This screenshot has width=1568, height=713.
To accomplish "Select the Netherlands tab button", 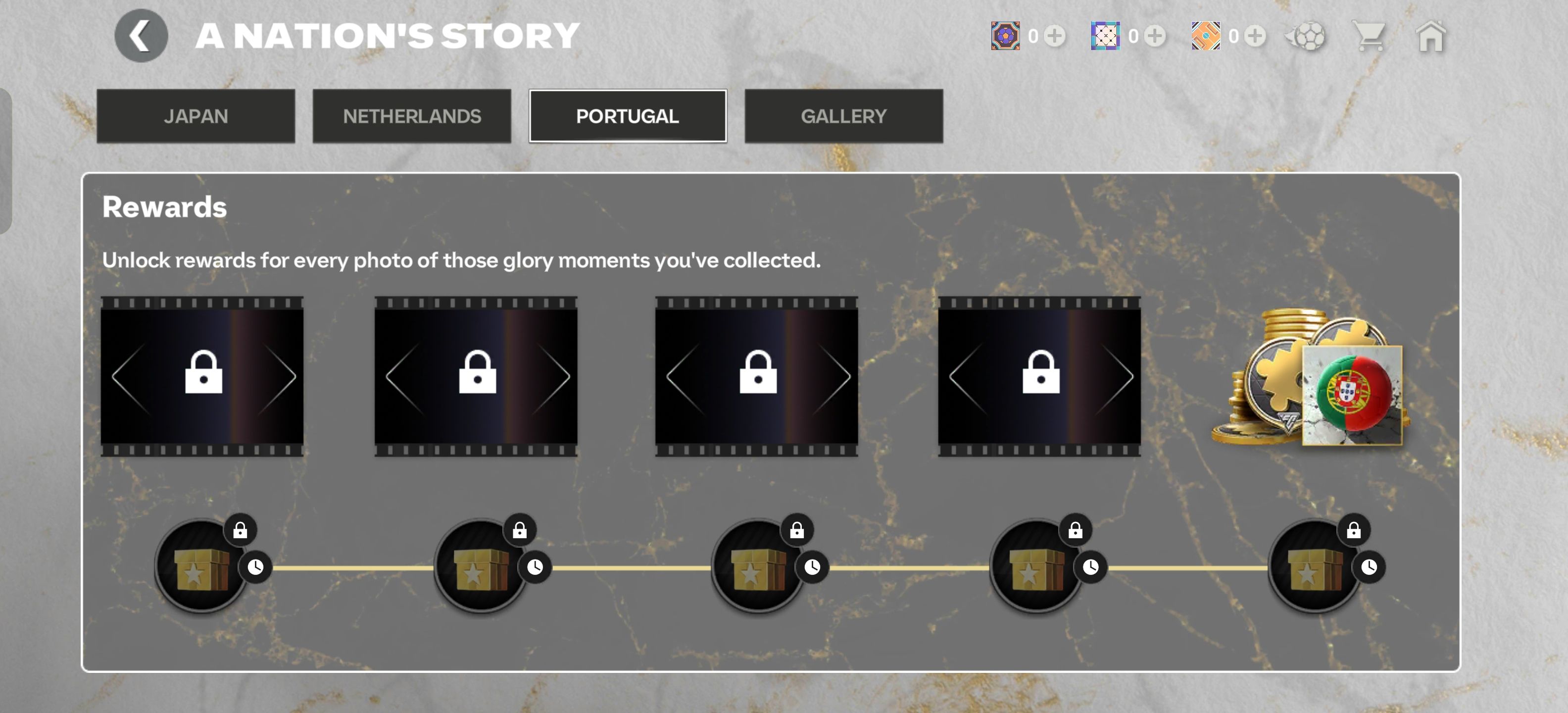I will coord(412,116).
